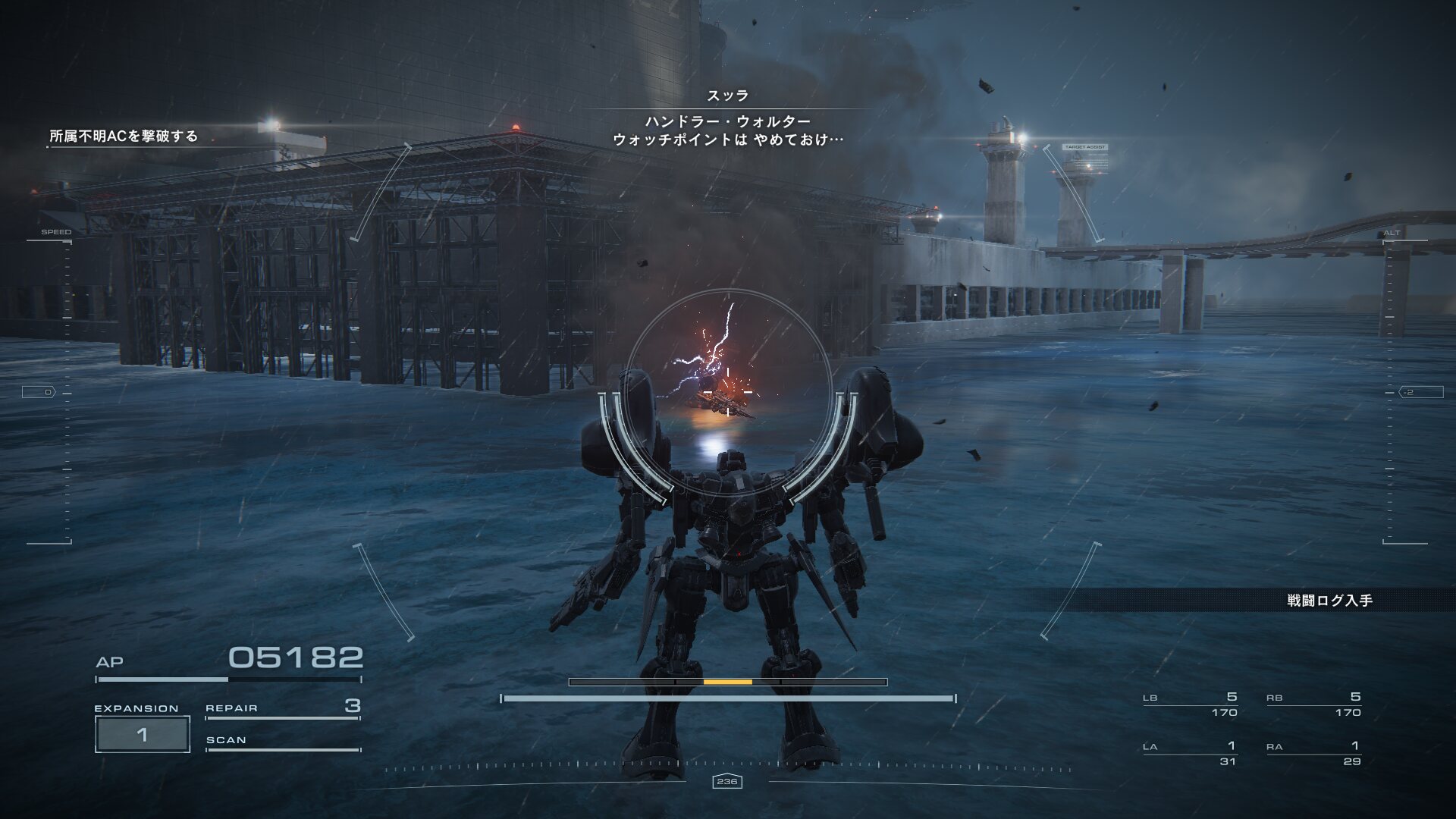1456x819 pixels.
Task: Select the 所属不明ACを撃破する objective tracker
Action: click(x=124, y=136)
